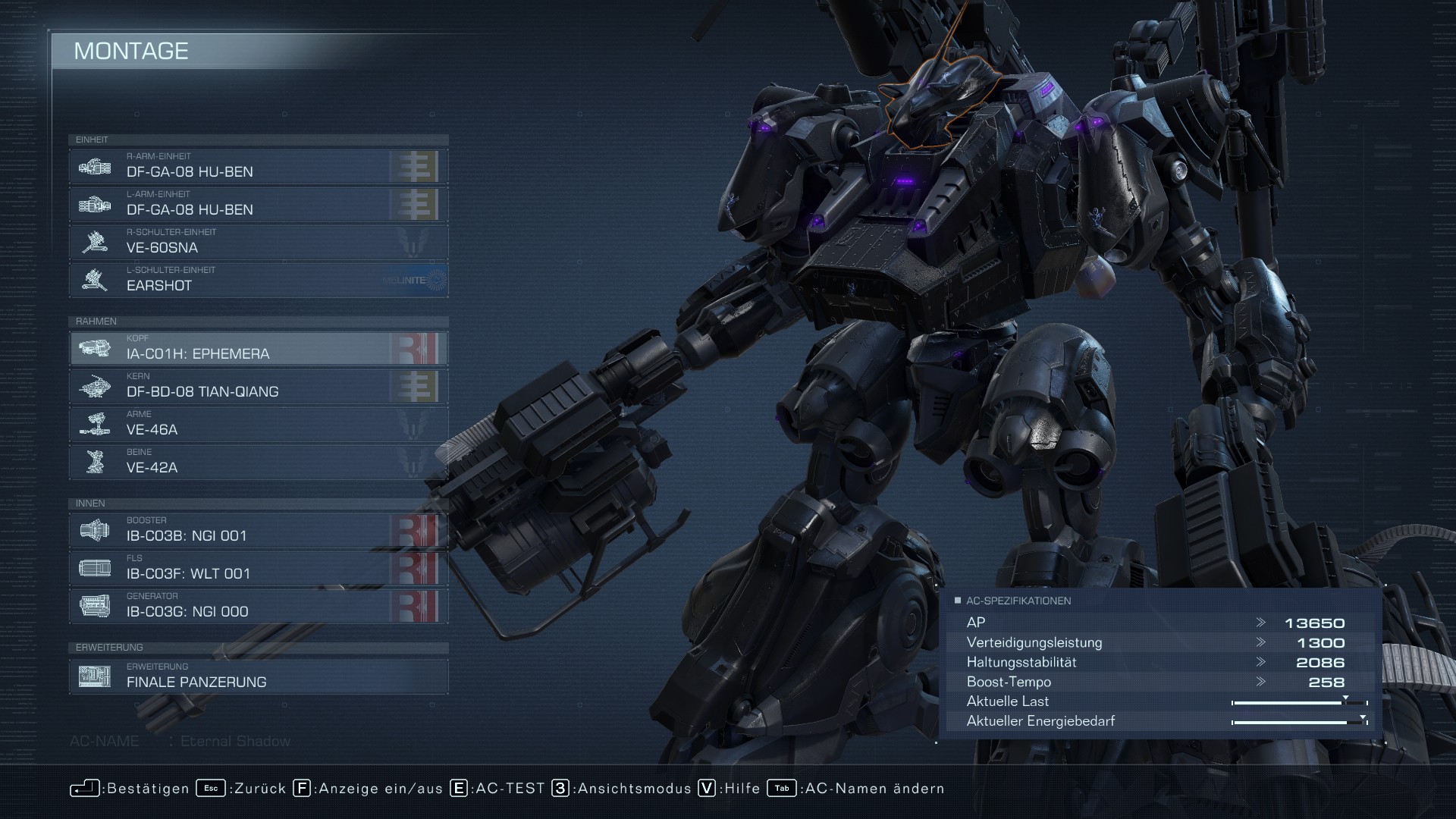Select the R-Arm-Einheit DF-GA-08 HU-BEN slot
Screen dimensions: 1456x819
point(258,166)
